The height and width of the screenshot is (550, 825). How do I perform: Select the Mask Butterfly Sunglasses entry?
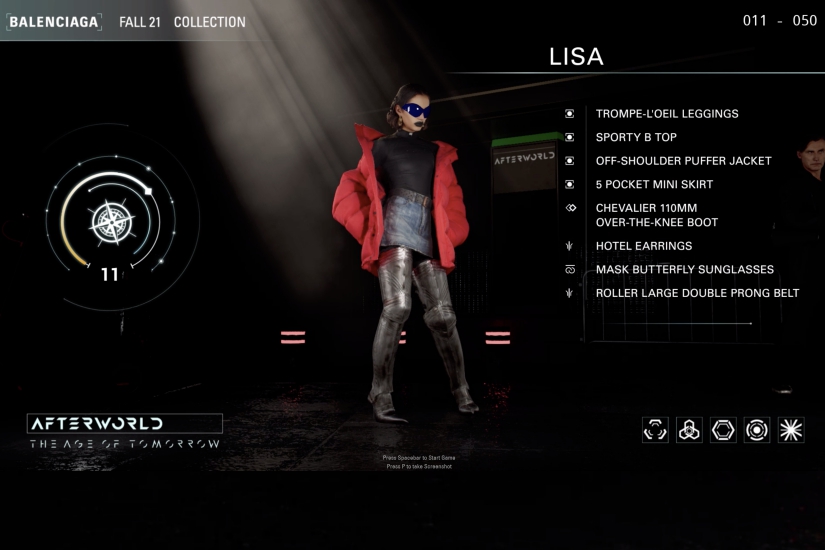tap(684, 270)
